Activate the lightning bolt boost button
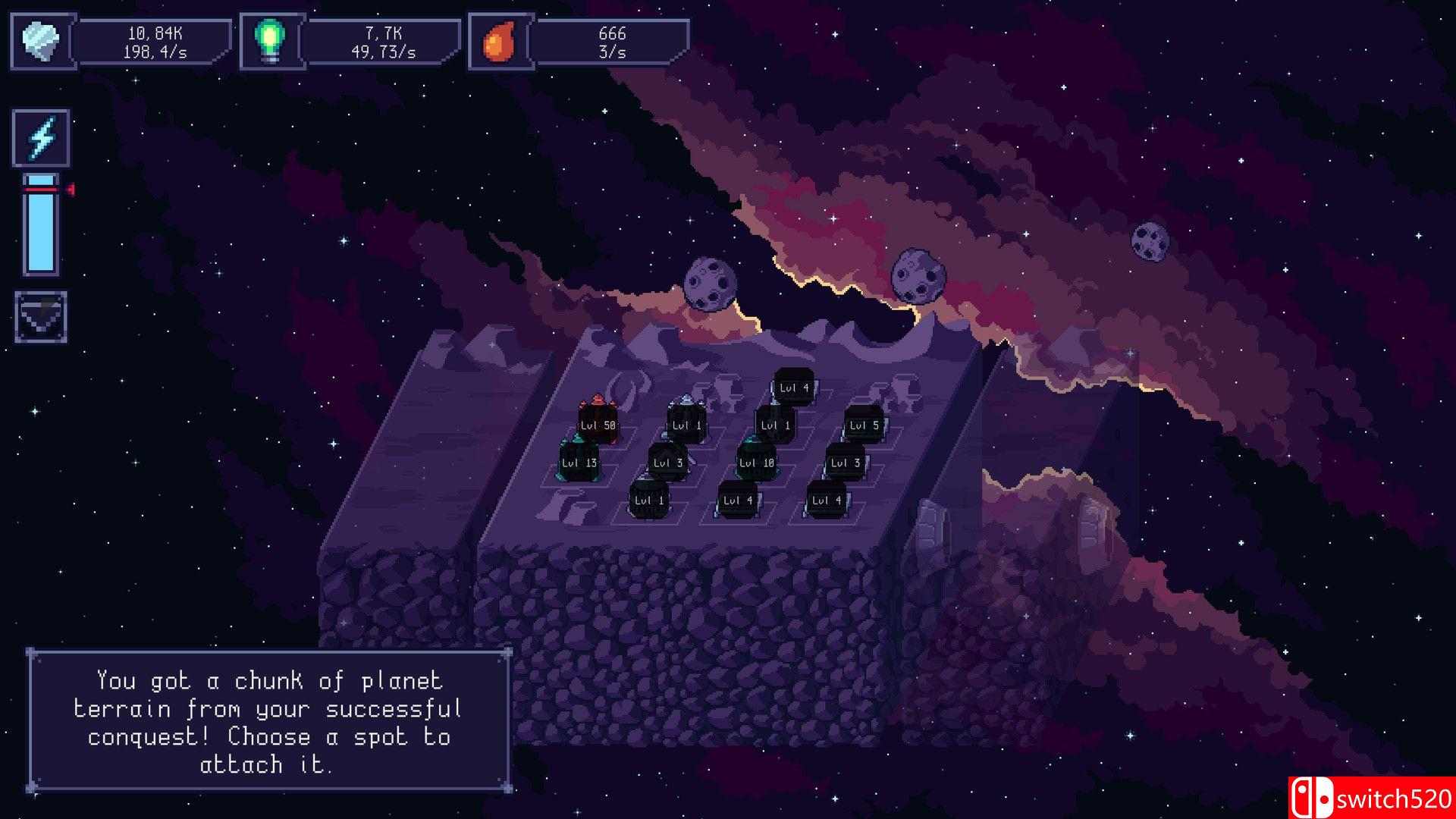 pyautogui.click(x=41, y=138)
